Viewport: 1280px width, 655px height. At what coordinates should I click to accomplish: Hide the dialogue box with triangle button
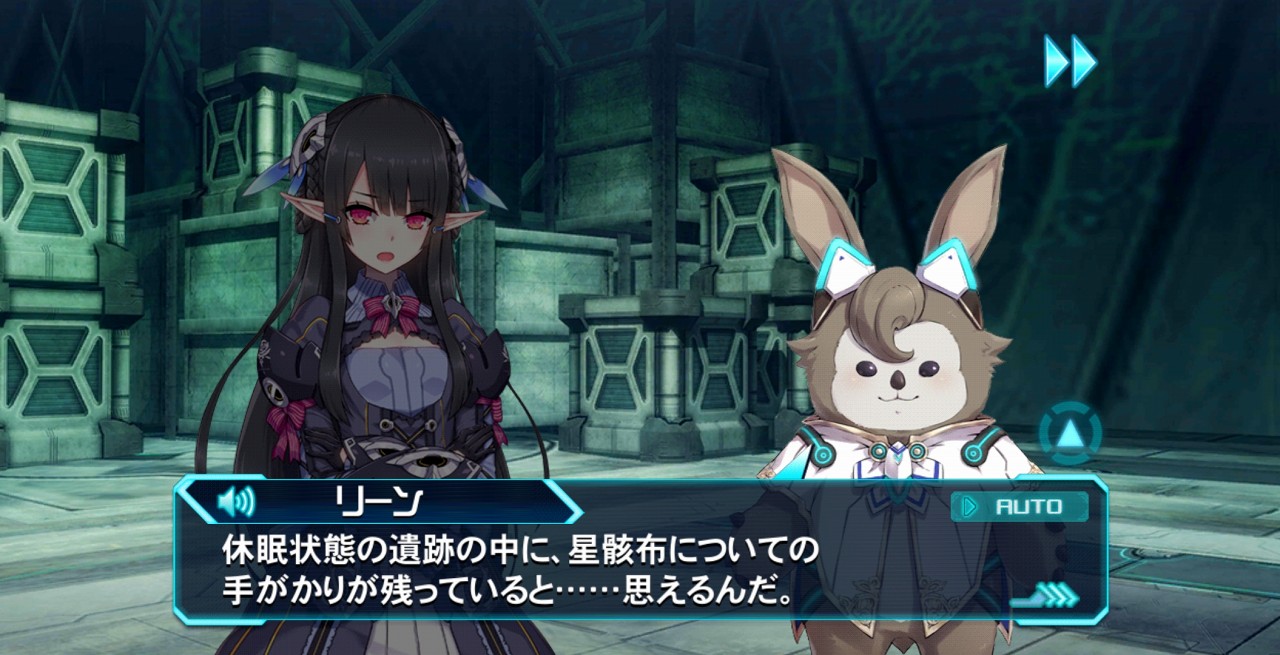click(1070, 434)
